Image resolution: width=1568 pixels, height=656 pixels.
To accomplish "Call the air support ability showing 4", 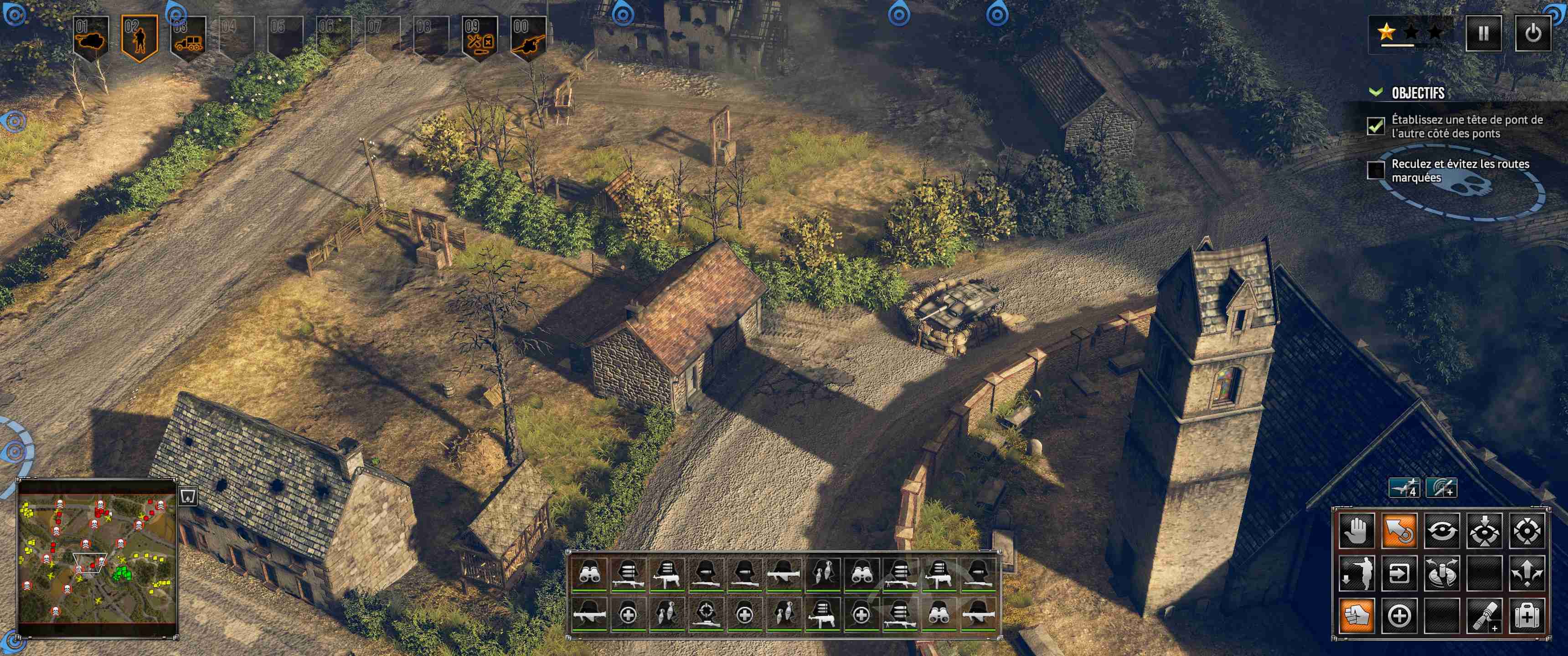I will point(1404,488).
